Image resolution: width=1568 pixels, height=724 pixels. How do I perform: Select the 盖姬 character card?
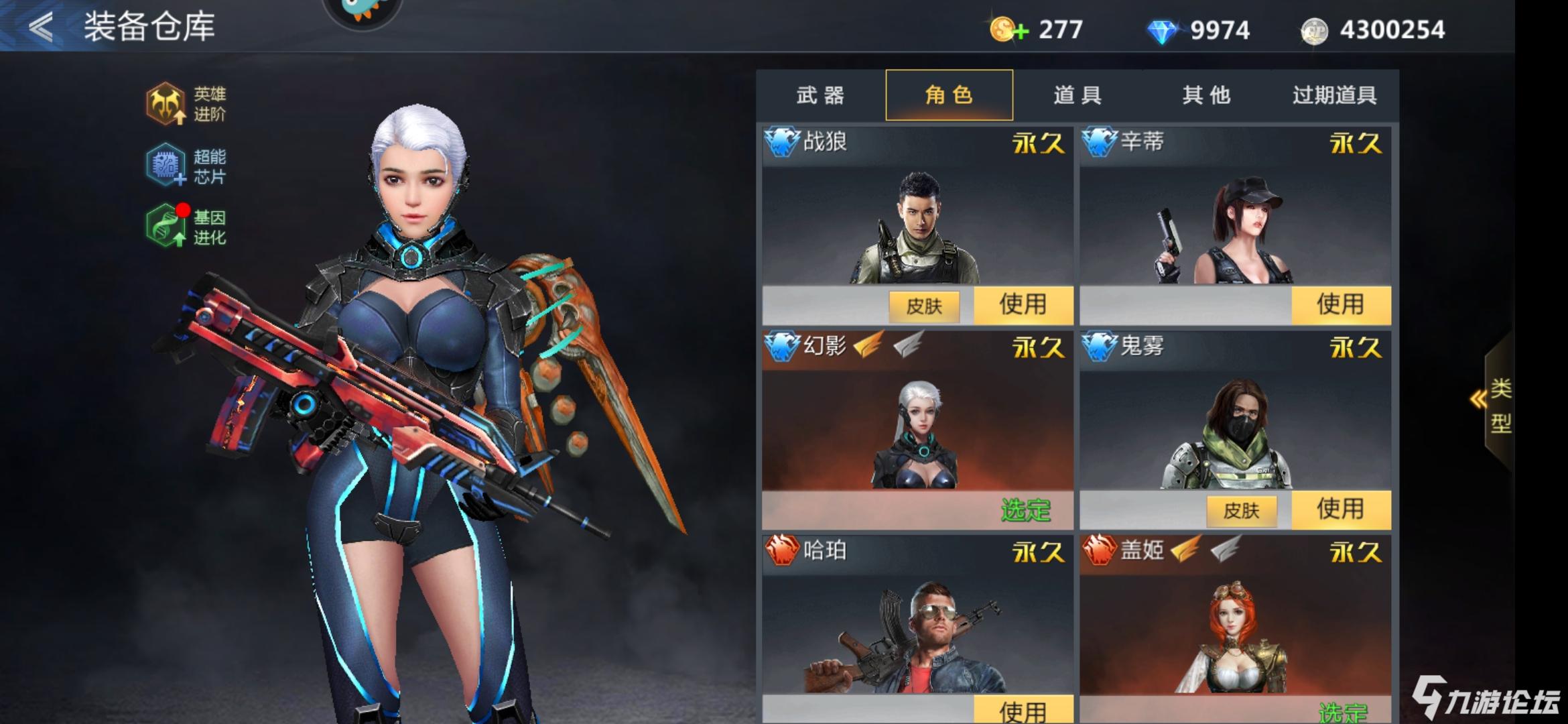pyautogui.click(x=1234, y=630)
